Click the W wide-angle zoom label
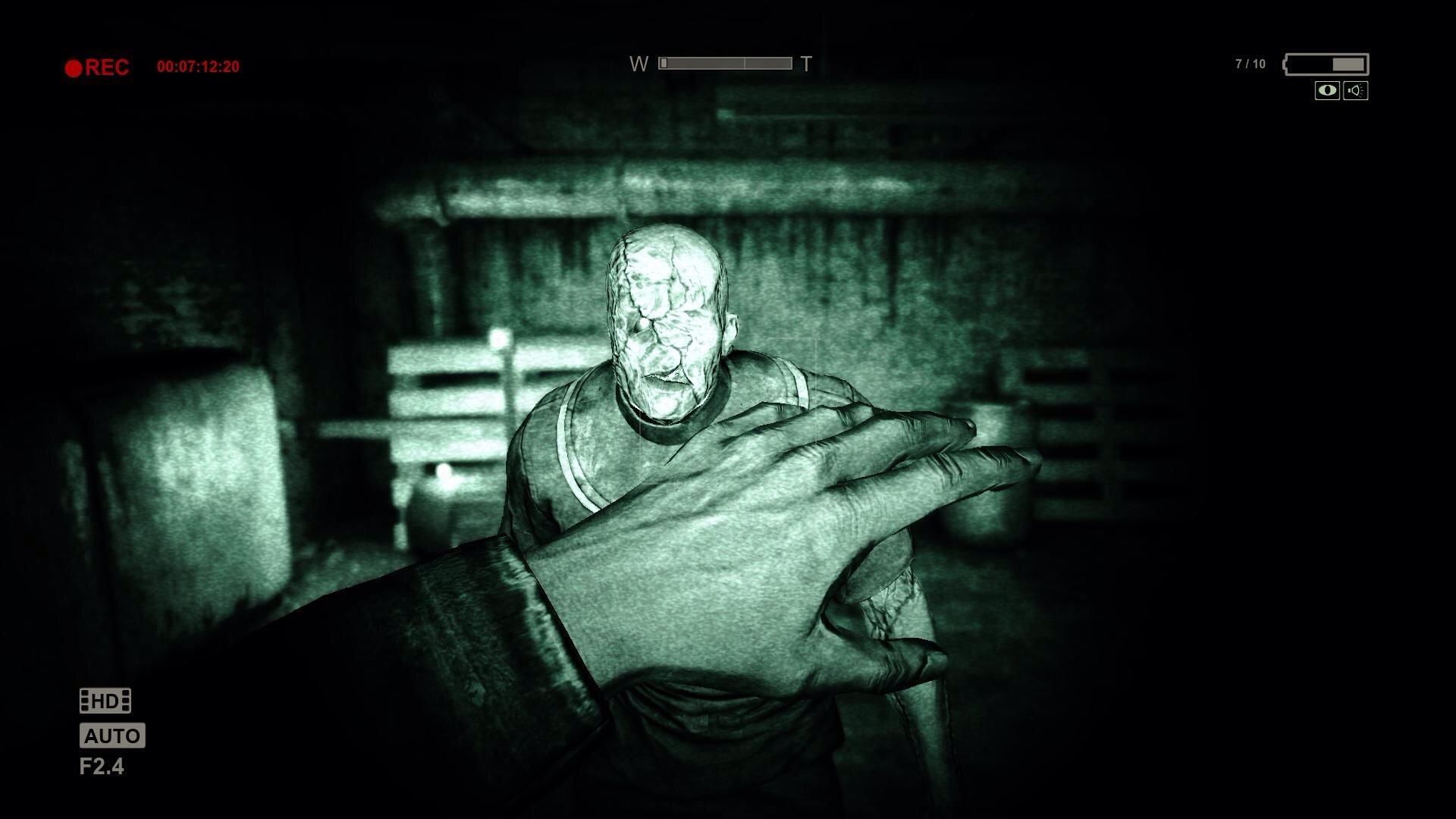This screenshot has height=819, width=1456. pos(639,64)
